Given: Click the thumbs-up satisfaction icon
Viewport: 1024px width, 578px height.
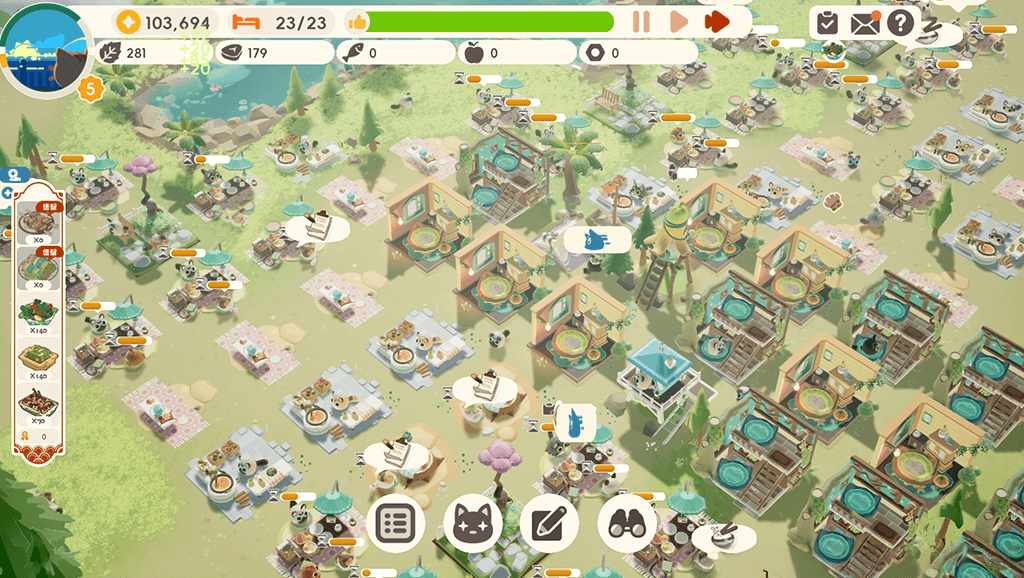Looking at the screenshot, I should pyautogui.click(x=356, y=22).
